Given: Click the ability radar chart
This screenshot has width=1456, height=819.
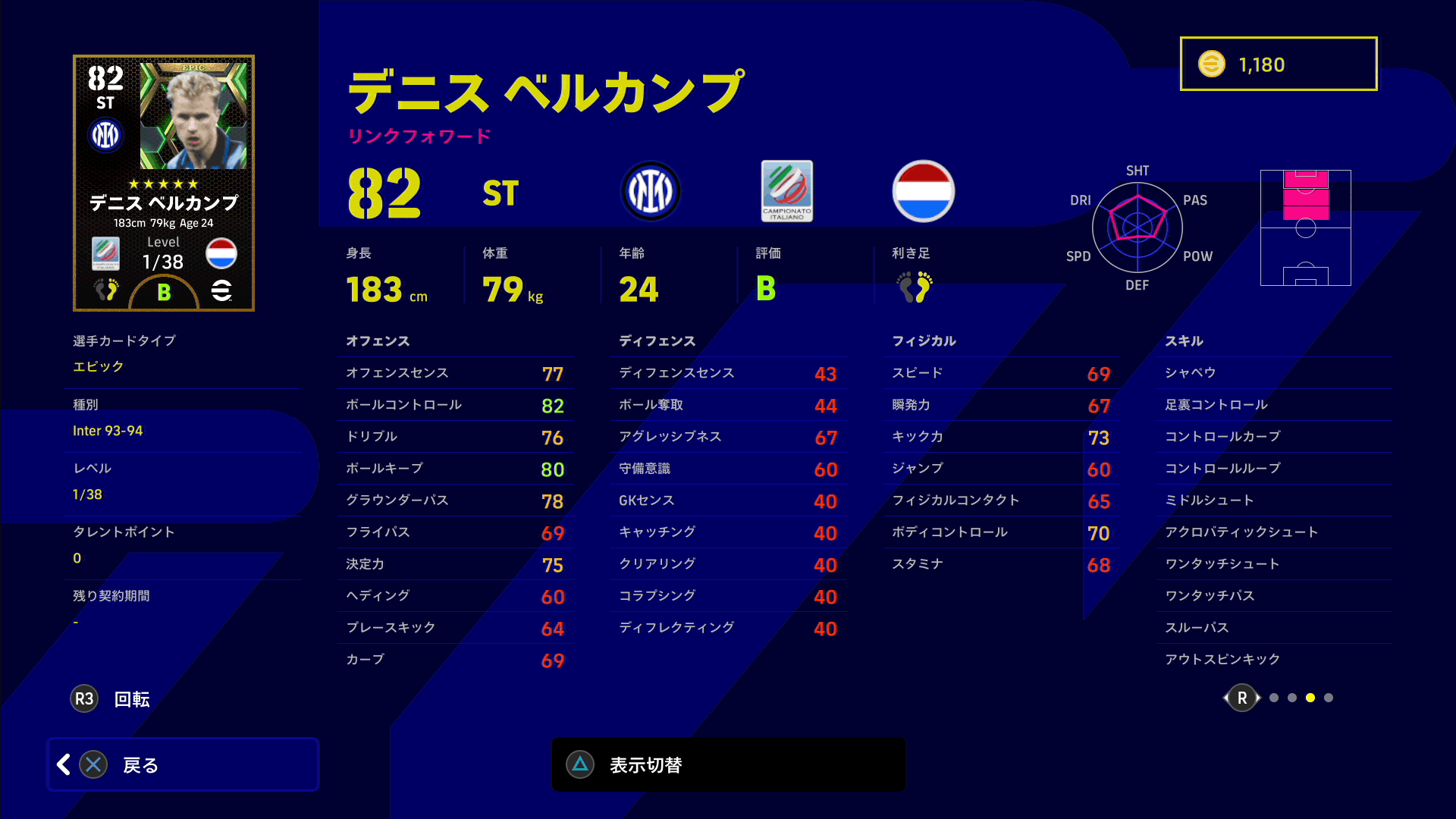Looking at the screenshot, I should [x=1137, y=227].
